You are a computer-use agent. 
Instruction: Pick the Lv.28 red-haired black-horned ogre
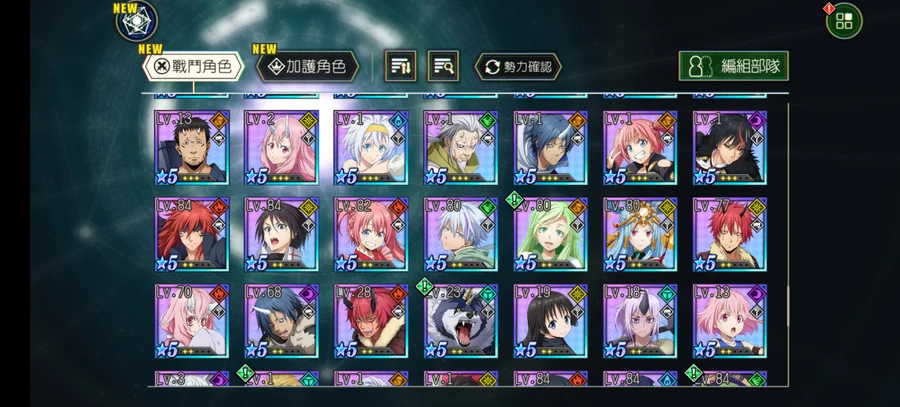[371, 322]
